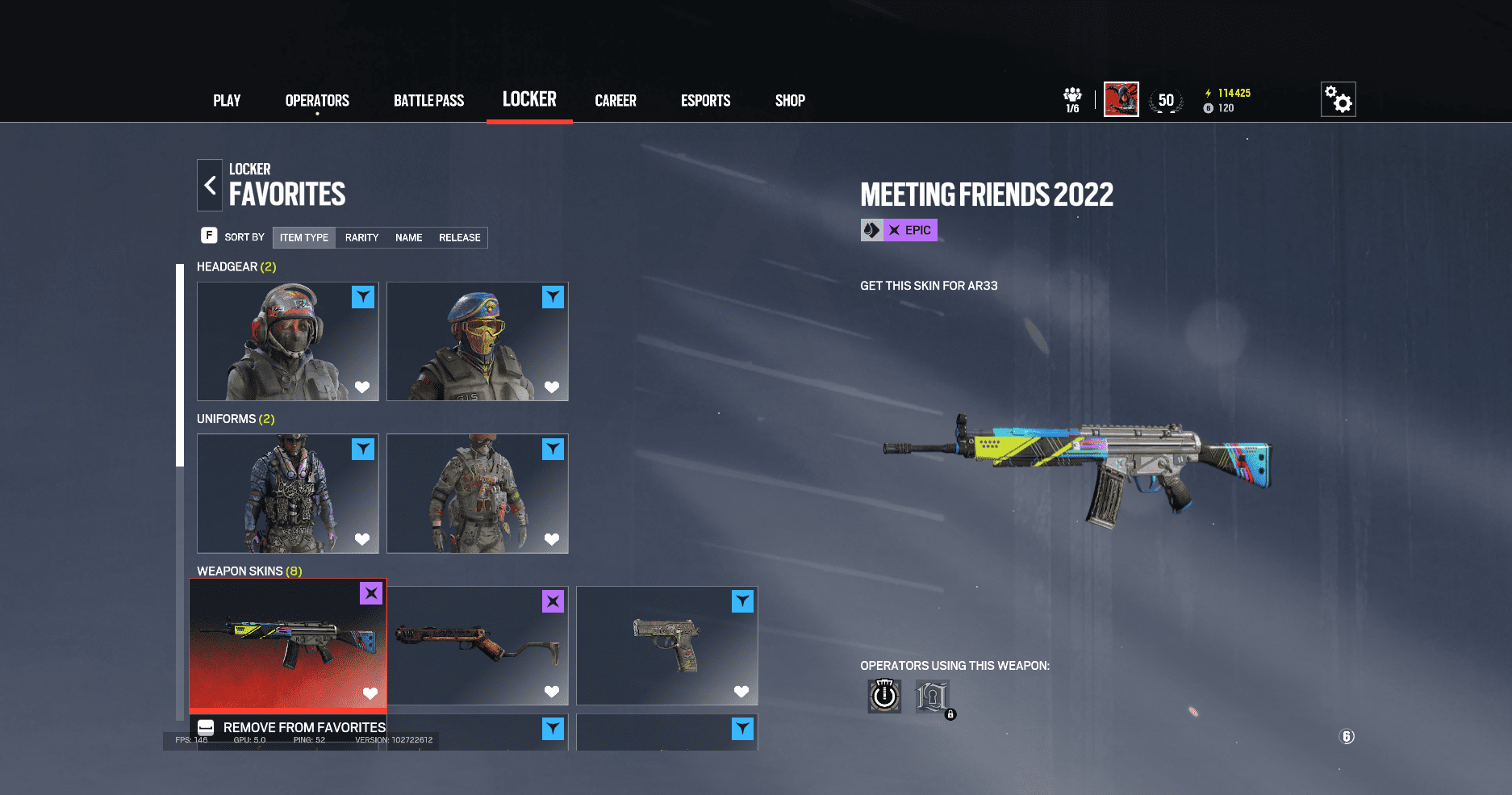Open the squad party icon
This screenshot has height=795, width=1512.
(x=1072, y=99)
